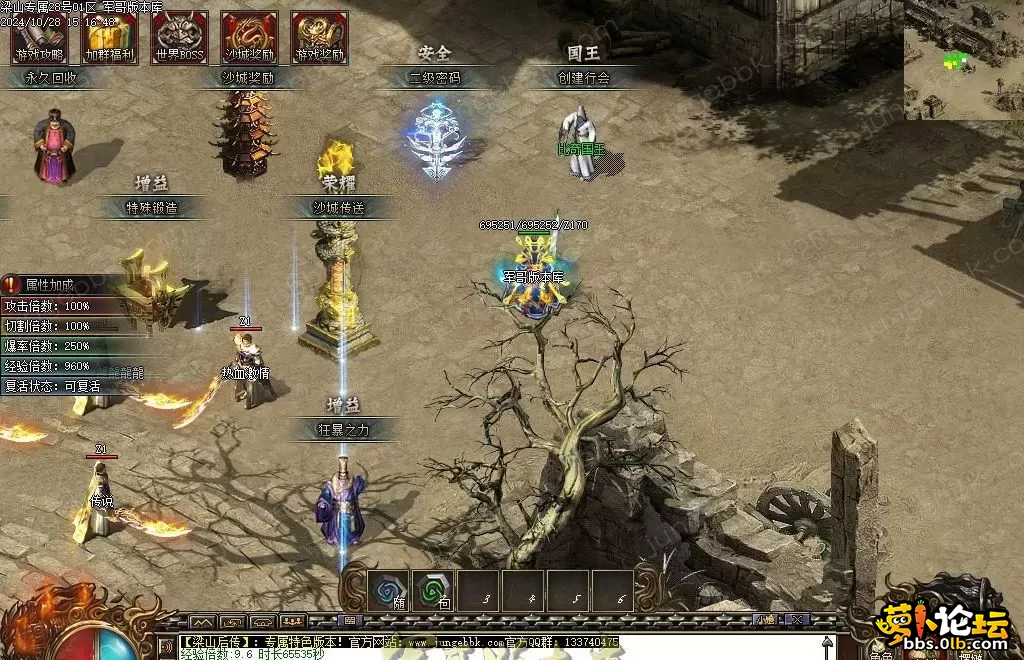
Task: Open the 游戏攻略 game guide icon
Action: click(39, 38)
